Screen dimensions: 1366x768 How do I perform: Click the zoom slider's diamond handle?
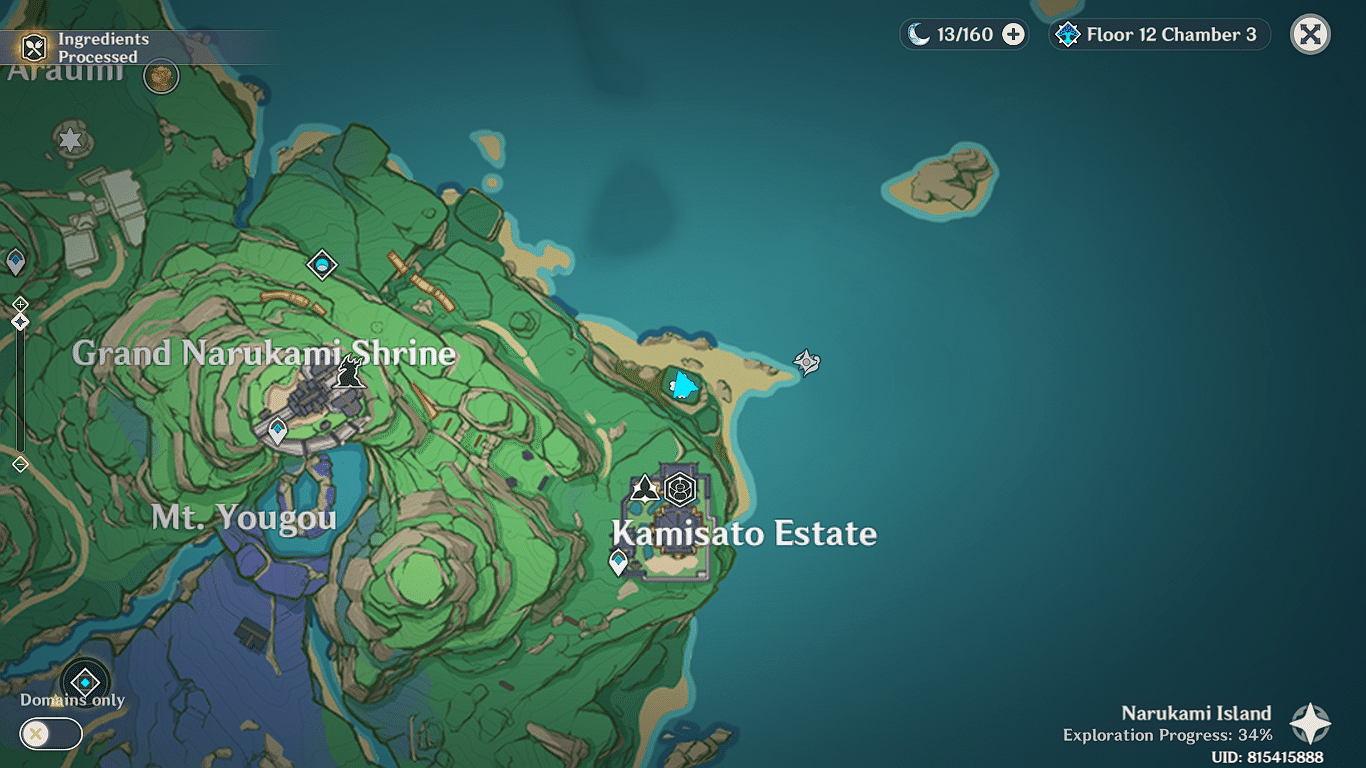point(20,321)
